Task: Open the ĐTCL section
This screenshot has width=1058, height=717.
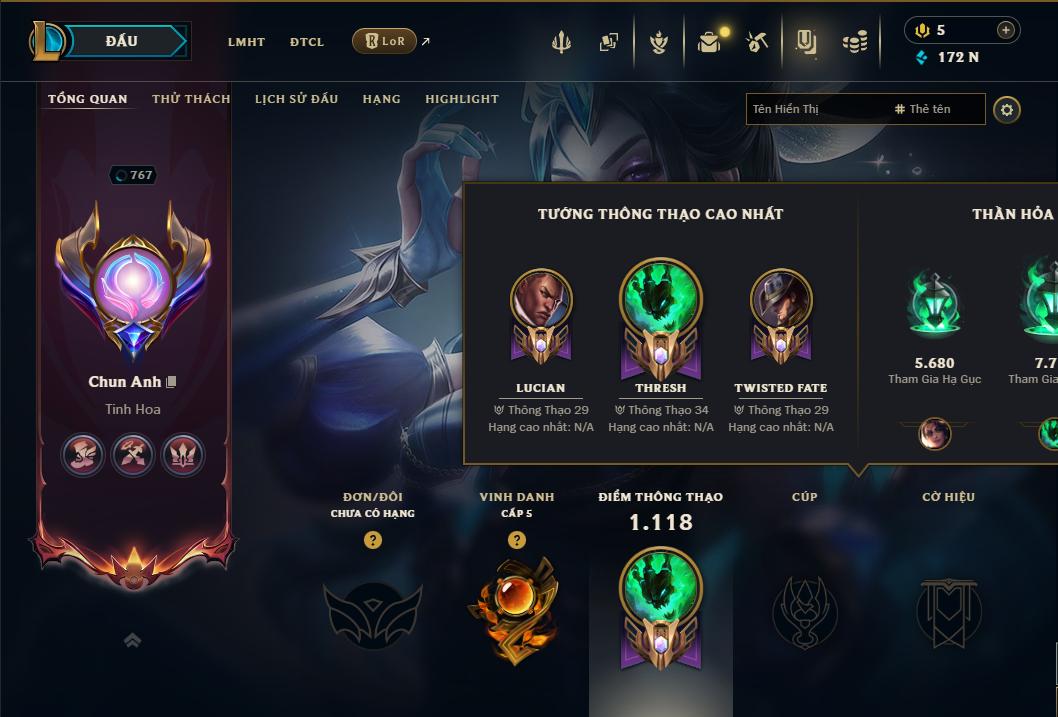Action: pos(307,42)
